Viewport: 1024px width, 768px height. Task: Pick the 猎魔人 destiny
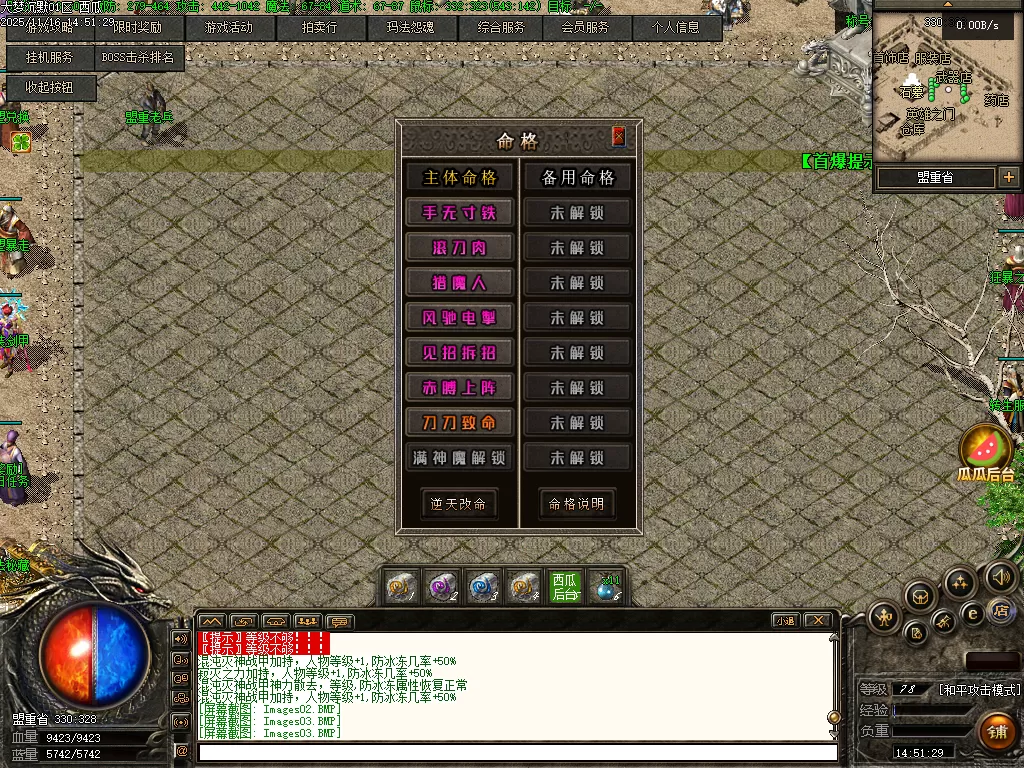(459, 283)
